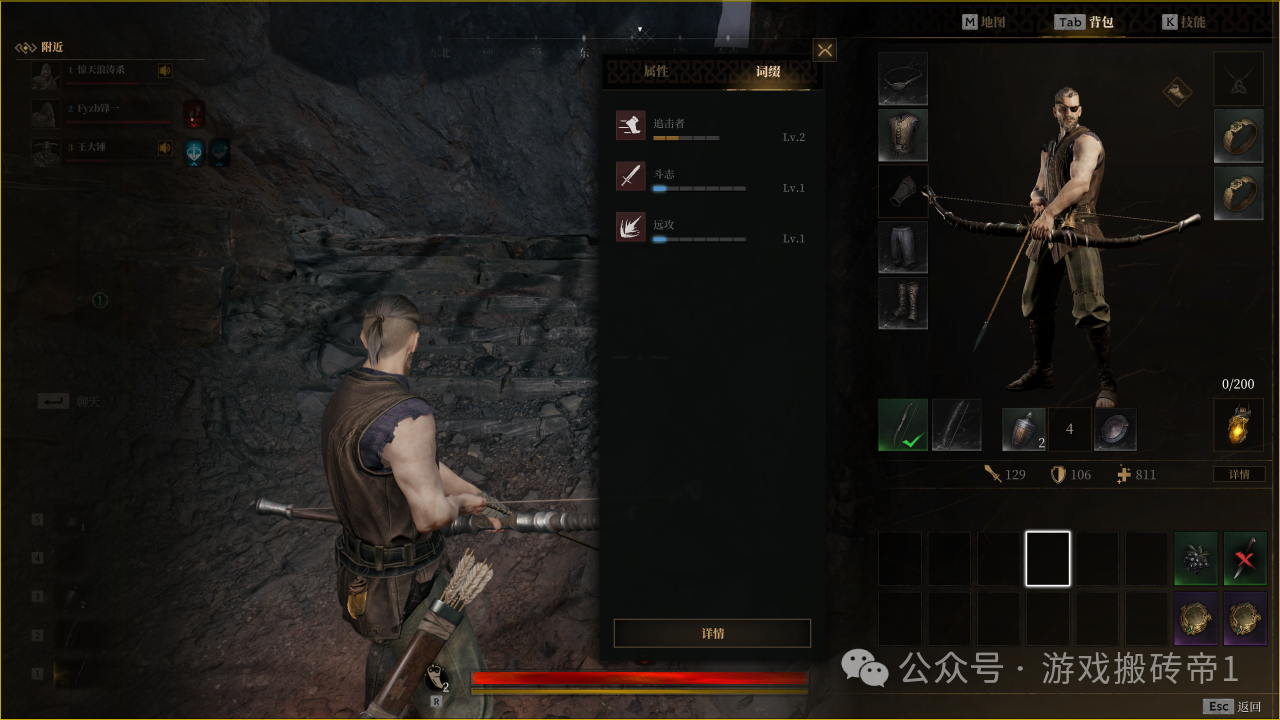Screen dimensions: 1280x720
Task: Click the leather vest armor slot
Action: click(x=903, y=135)
